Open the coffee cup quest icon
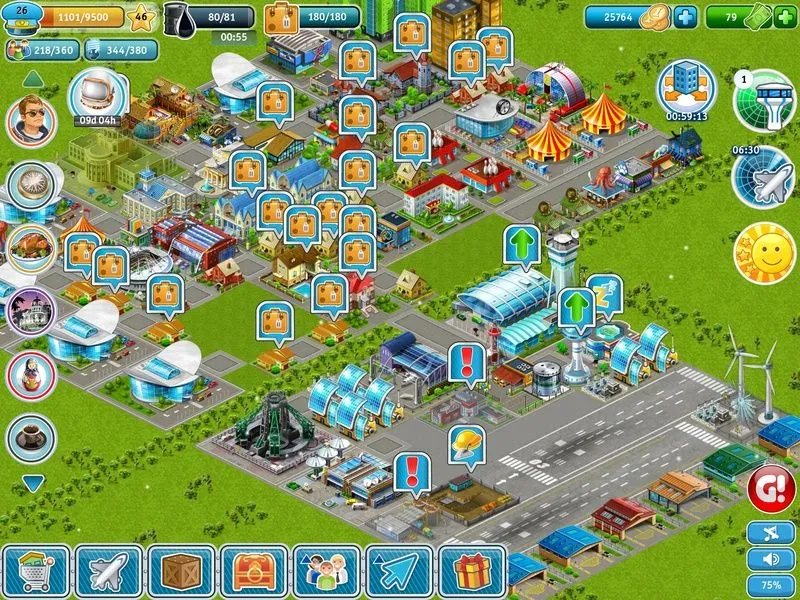The width and height of the screenshot is (800, 600). pyautogui.click(x=30, y=437)
